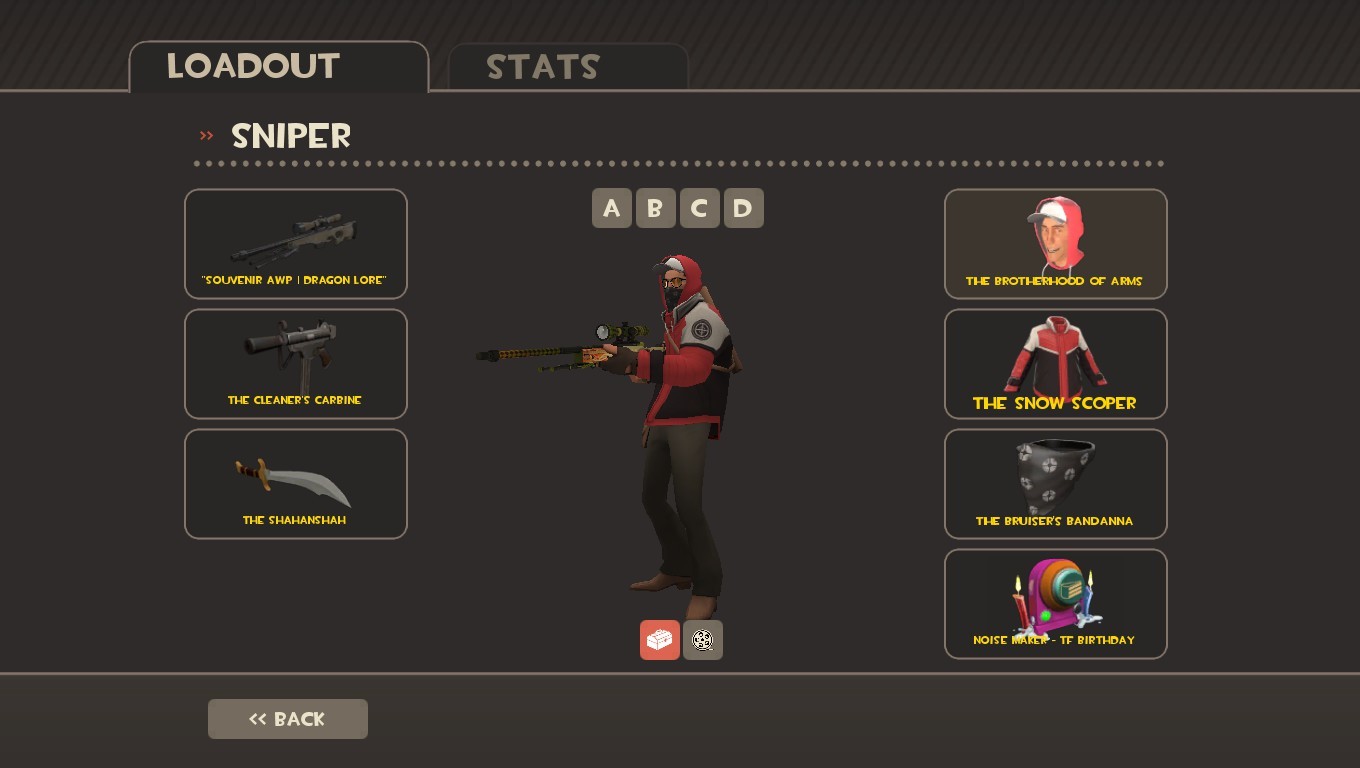The height and width of the screenshot is (768, 1360).
Task: Click the red gift package icon below the model
Action: tap(659, 640)
